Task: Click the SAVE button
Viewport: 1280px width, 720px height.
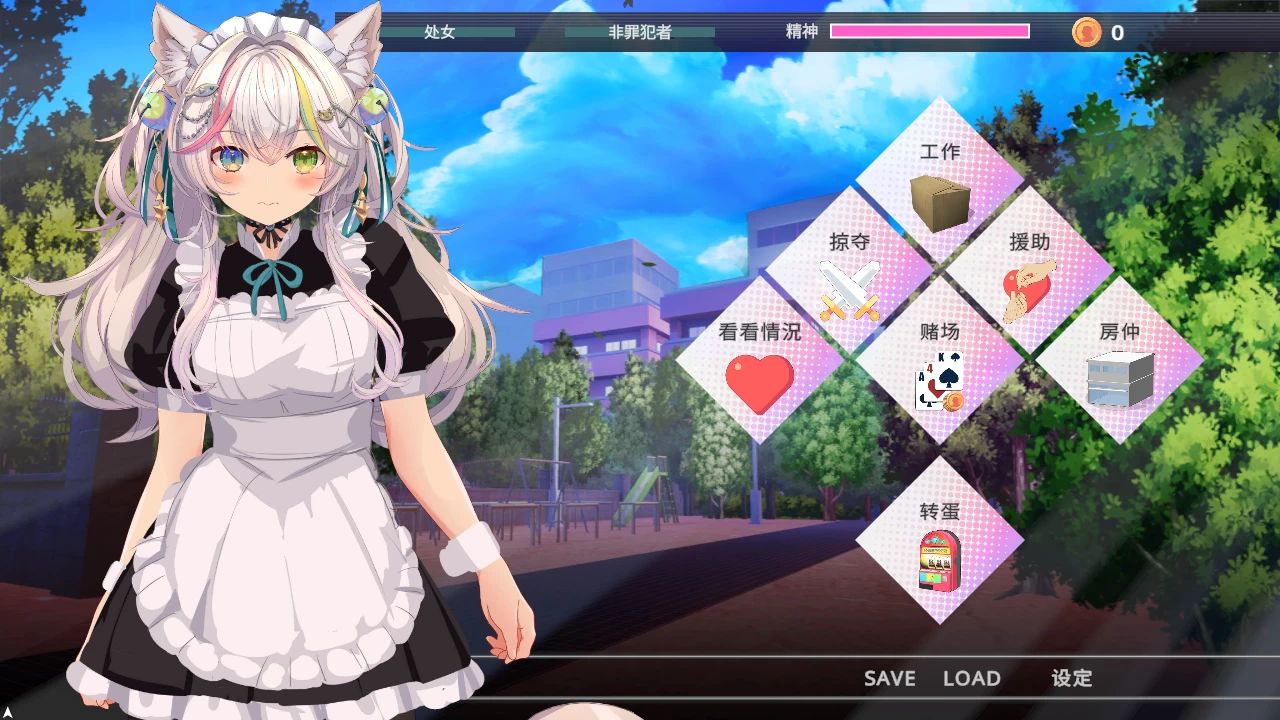Action: click(x=888, y=678)
